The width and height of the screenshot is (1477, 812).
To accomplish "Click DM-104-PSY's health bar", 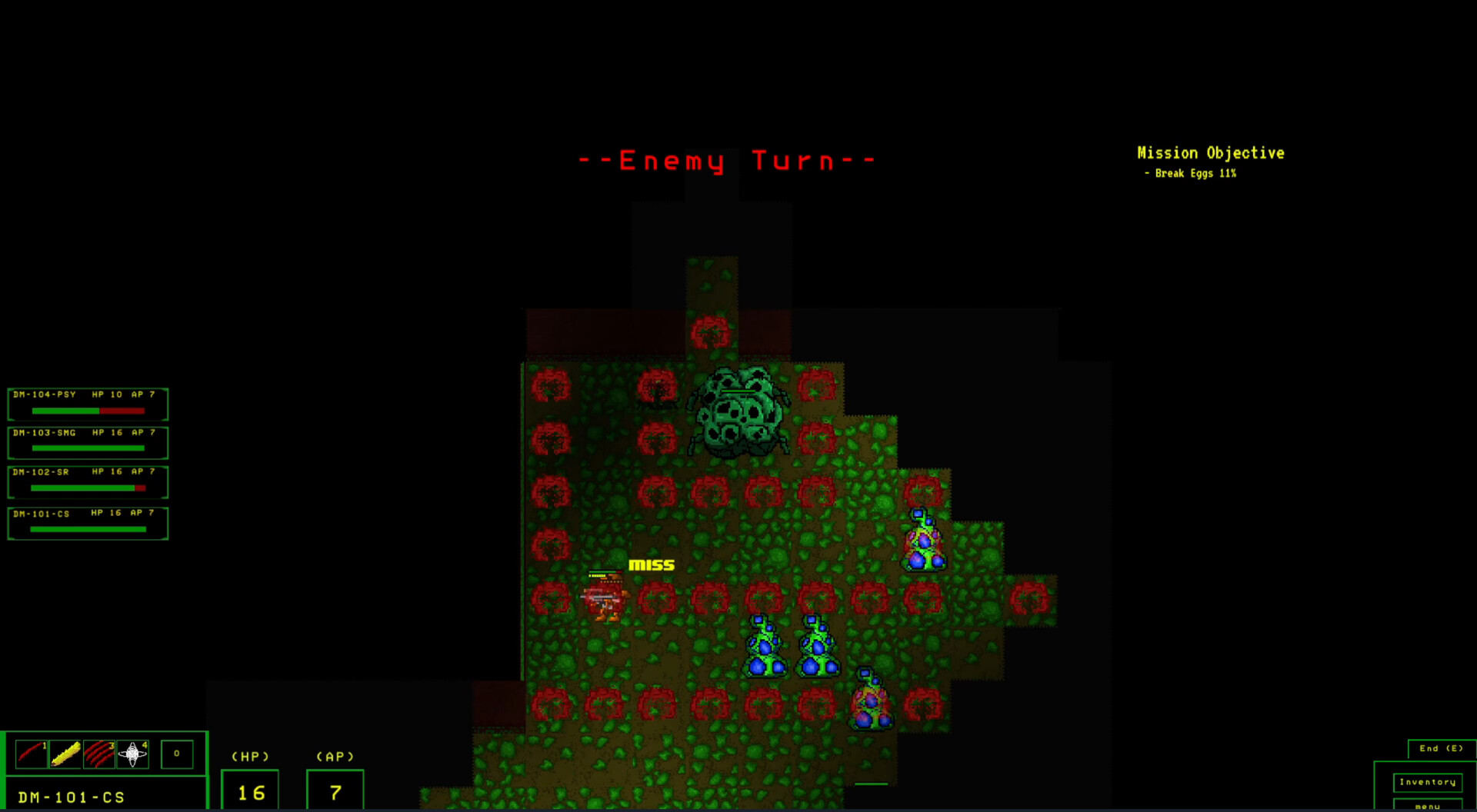I will click(87, 411).
